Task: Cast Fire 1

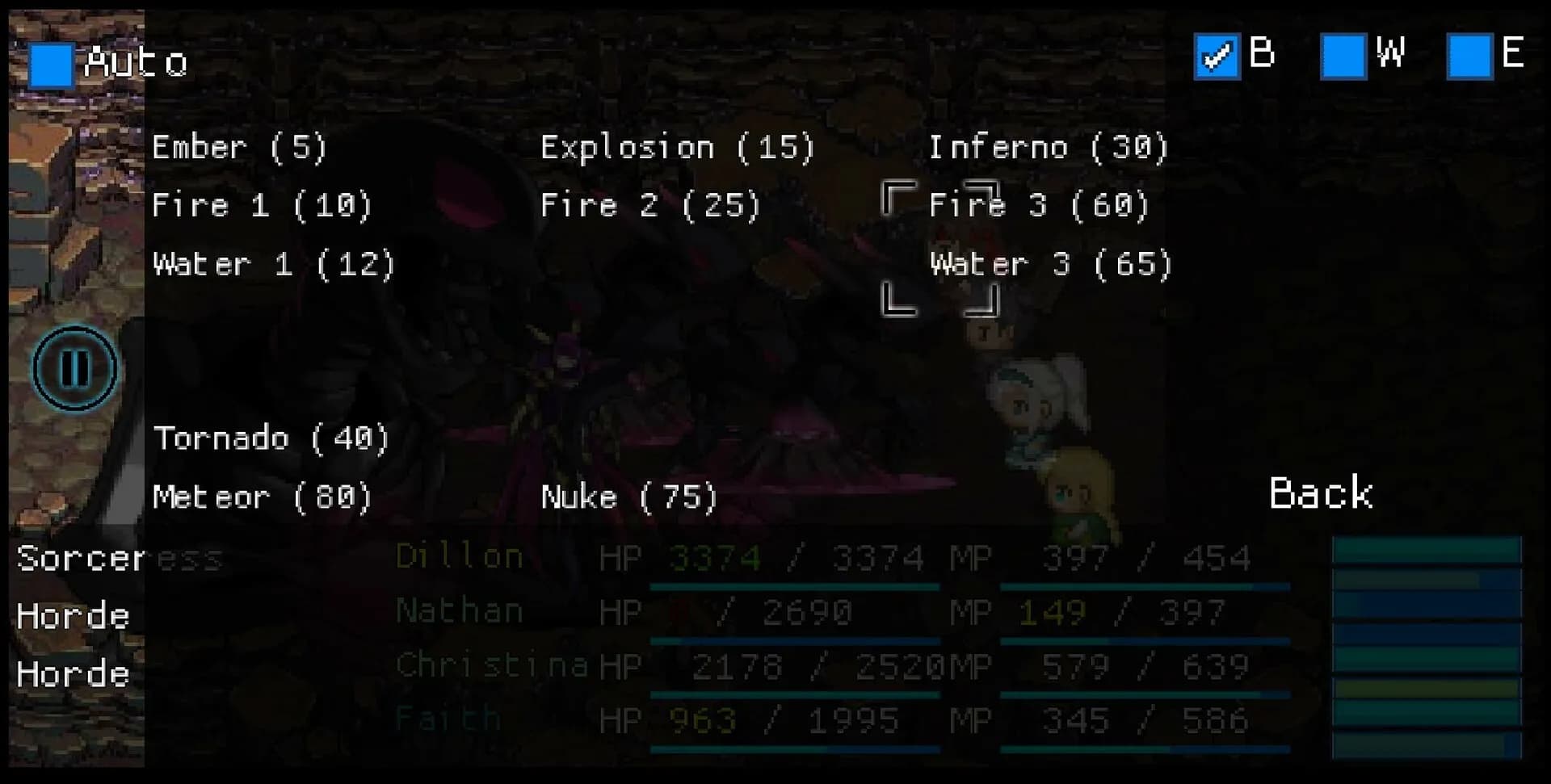Action: click(x=262, y=206)
